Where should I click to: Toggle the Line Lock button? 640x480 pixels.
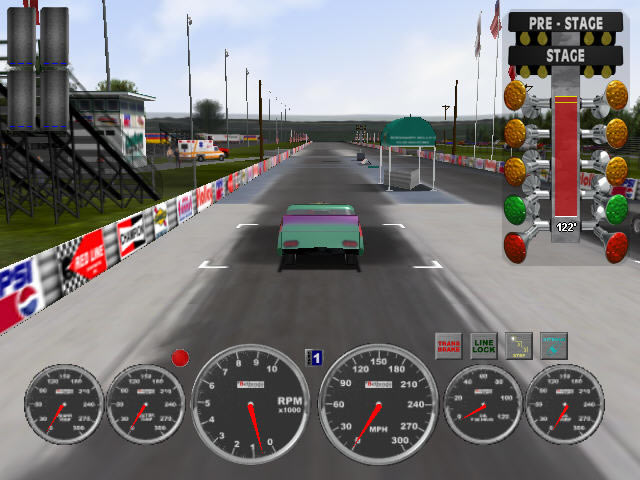click(x=483, y=346)
